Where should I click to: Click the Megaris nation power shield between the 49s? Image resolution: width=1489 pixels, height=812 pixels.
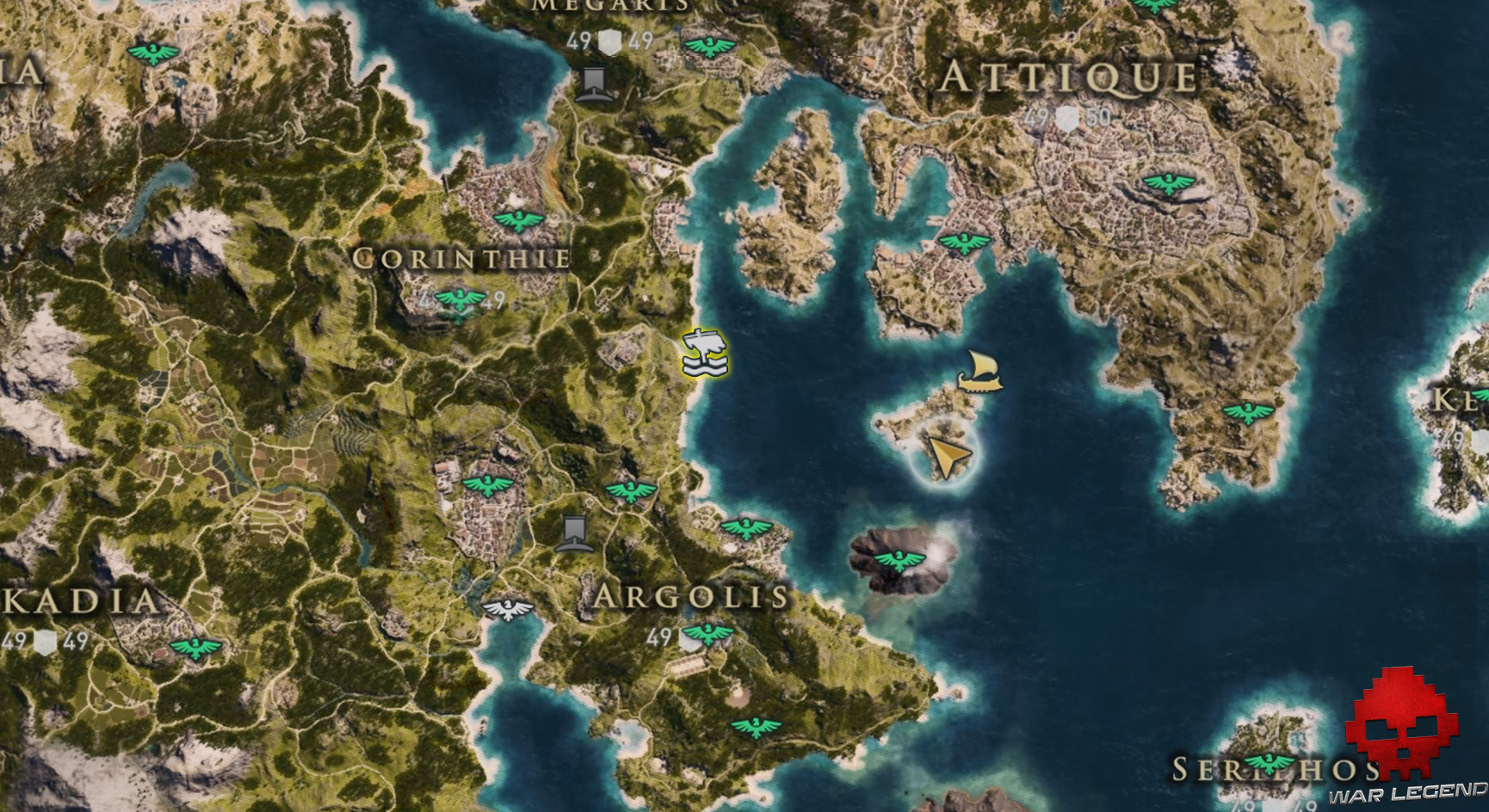[609, 39]
